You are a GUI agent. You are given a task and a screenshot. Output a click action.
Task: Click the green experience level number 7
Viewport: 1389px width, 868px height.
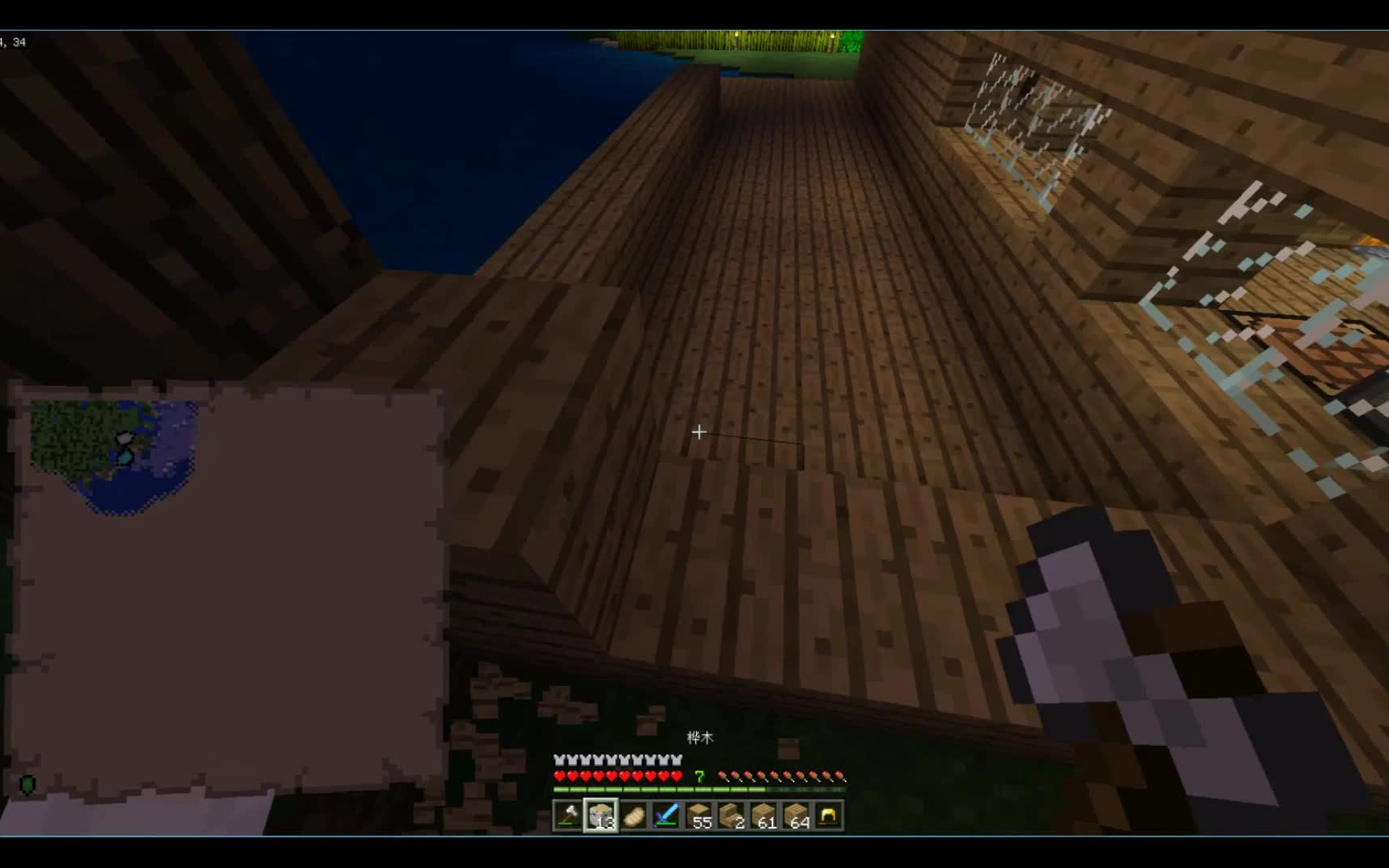699,776
